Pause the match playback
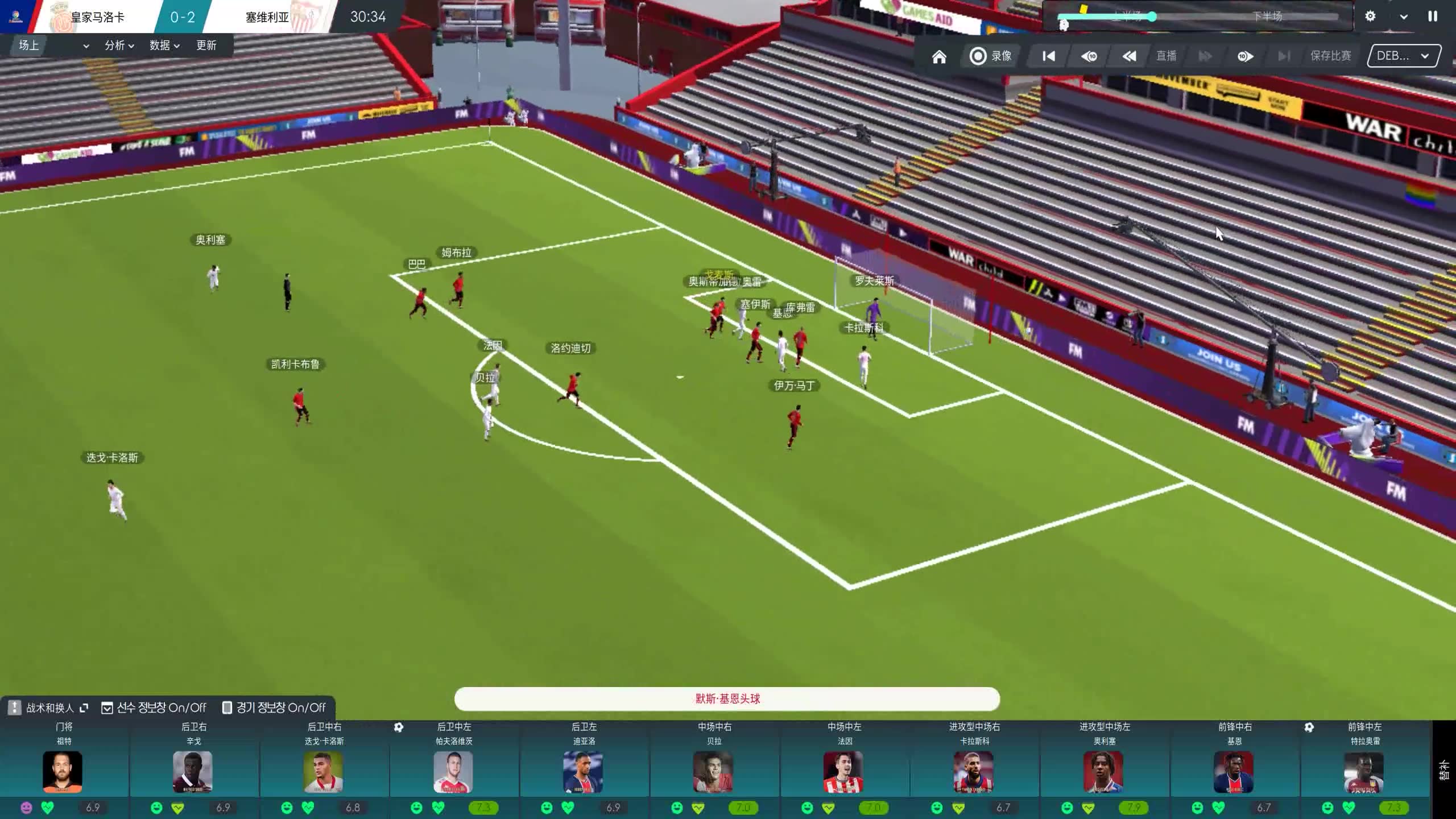 point(1432,16)
